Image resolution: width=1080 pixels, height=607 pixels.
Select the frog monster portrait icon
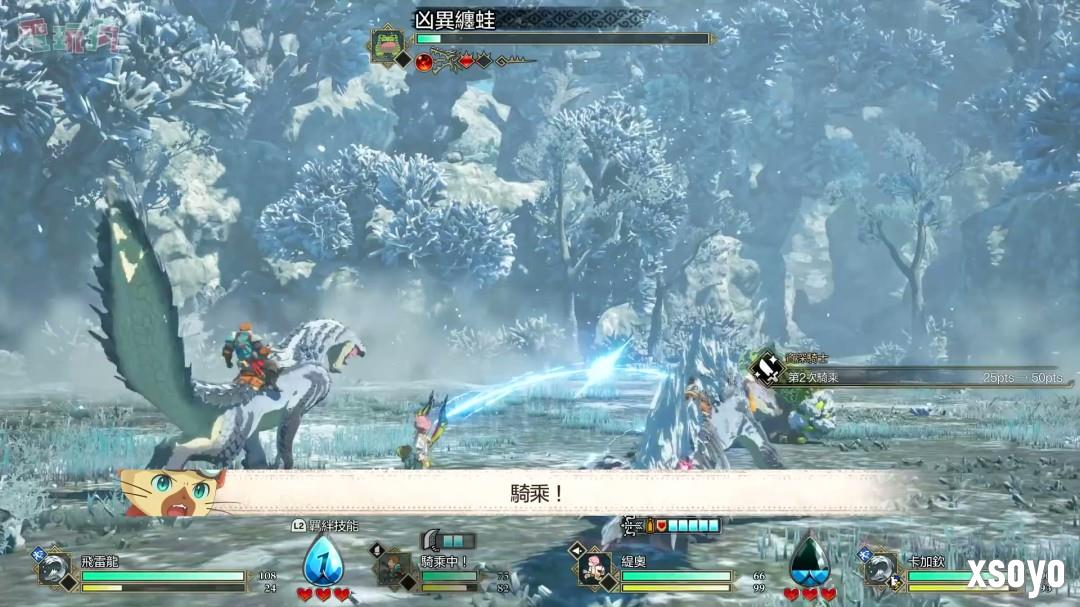click(x=385, y=44)
